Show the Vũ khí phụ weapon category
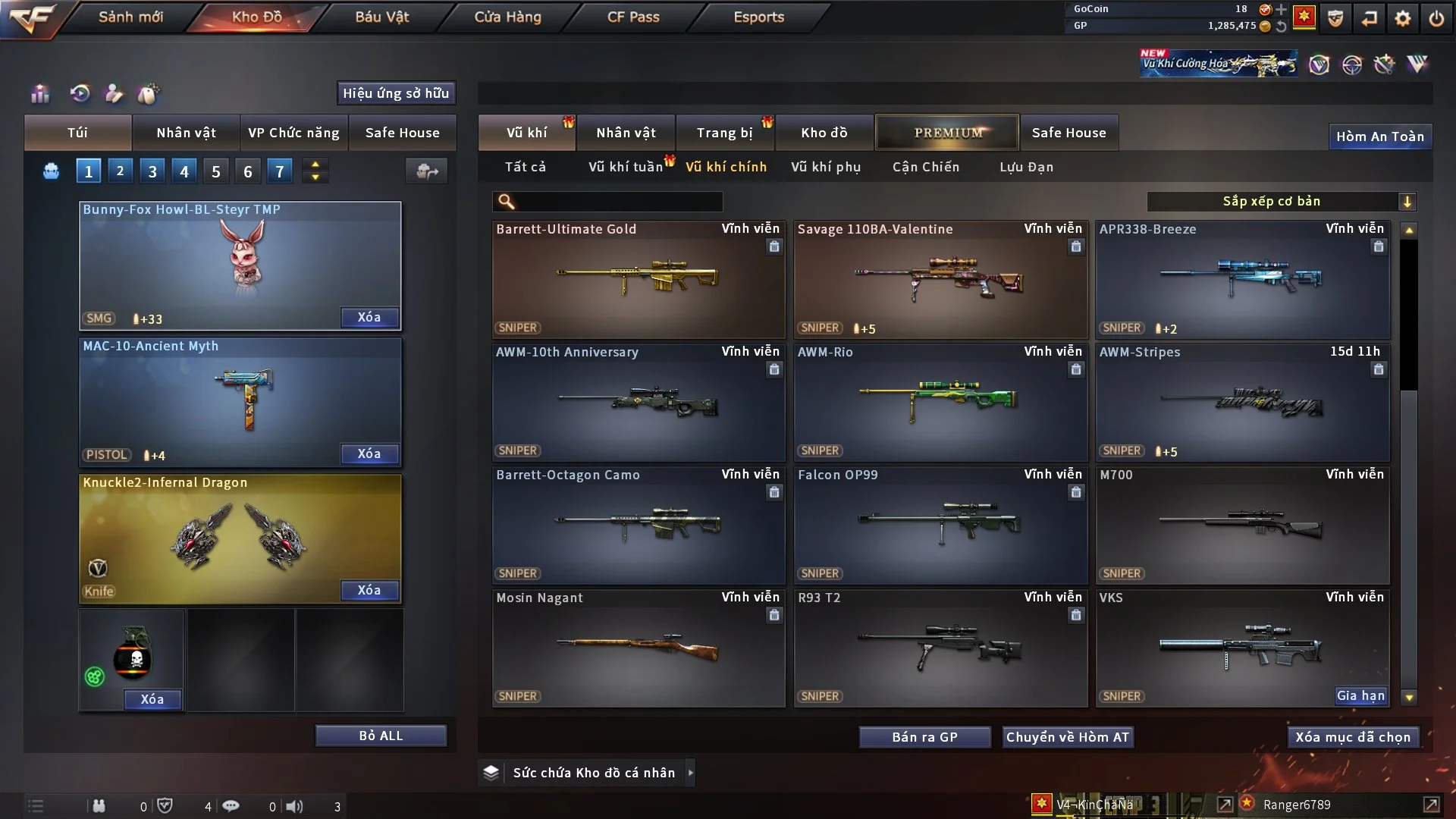This screenshot has width=1456, height=819. click(x=825, y=167)
